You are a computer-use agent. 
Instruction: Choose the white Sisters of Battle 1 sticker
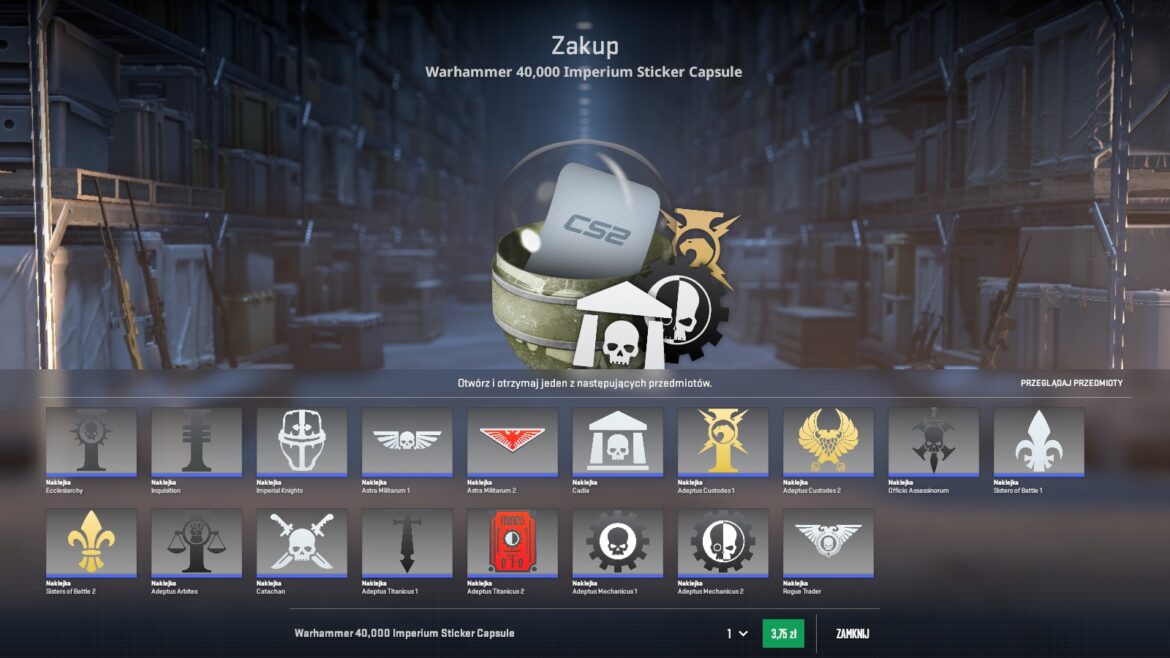1038,441
